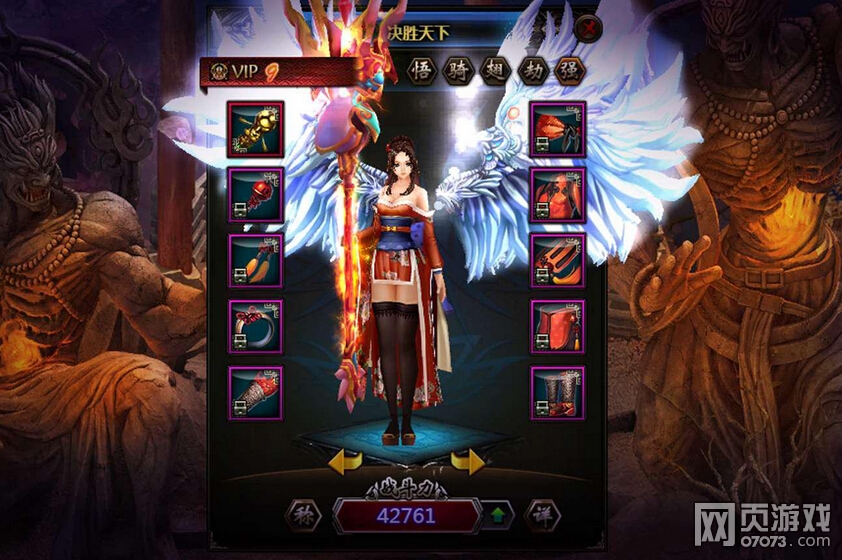Inspect the orange tassel pendant slot
The image size is (842, 560).
(255, 260)
